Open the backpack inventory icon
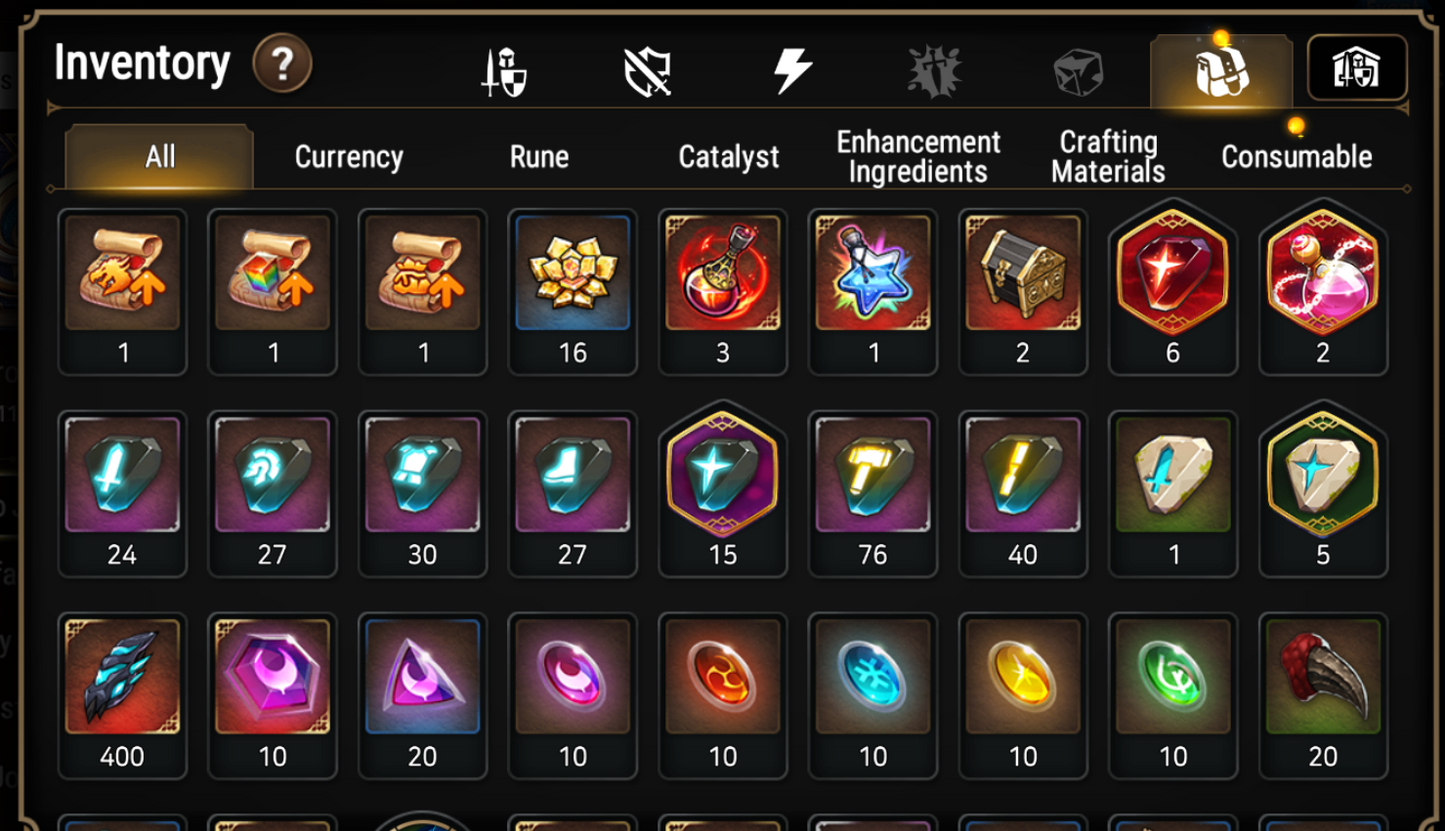The height and width of the screenshot is (831, 1445). [1222, 70]
